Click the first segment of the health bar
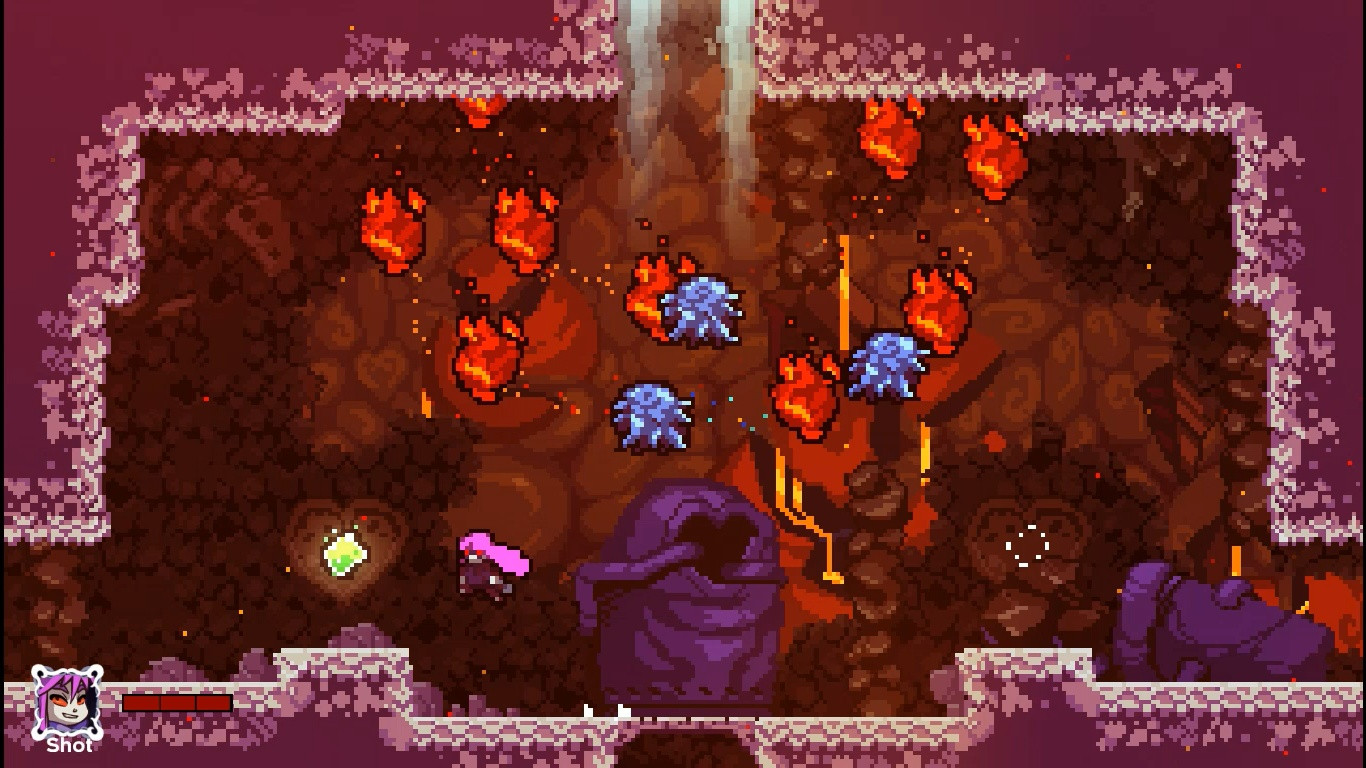 click(142, 703)
